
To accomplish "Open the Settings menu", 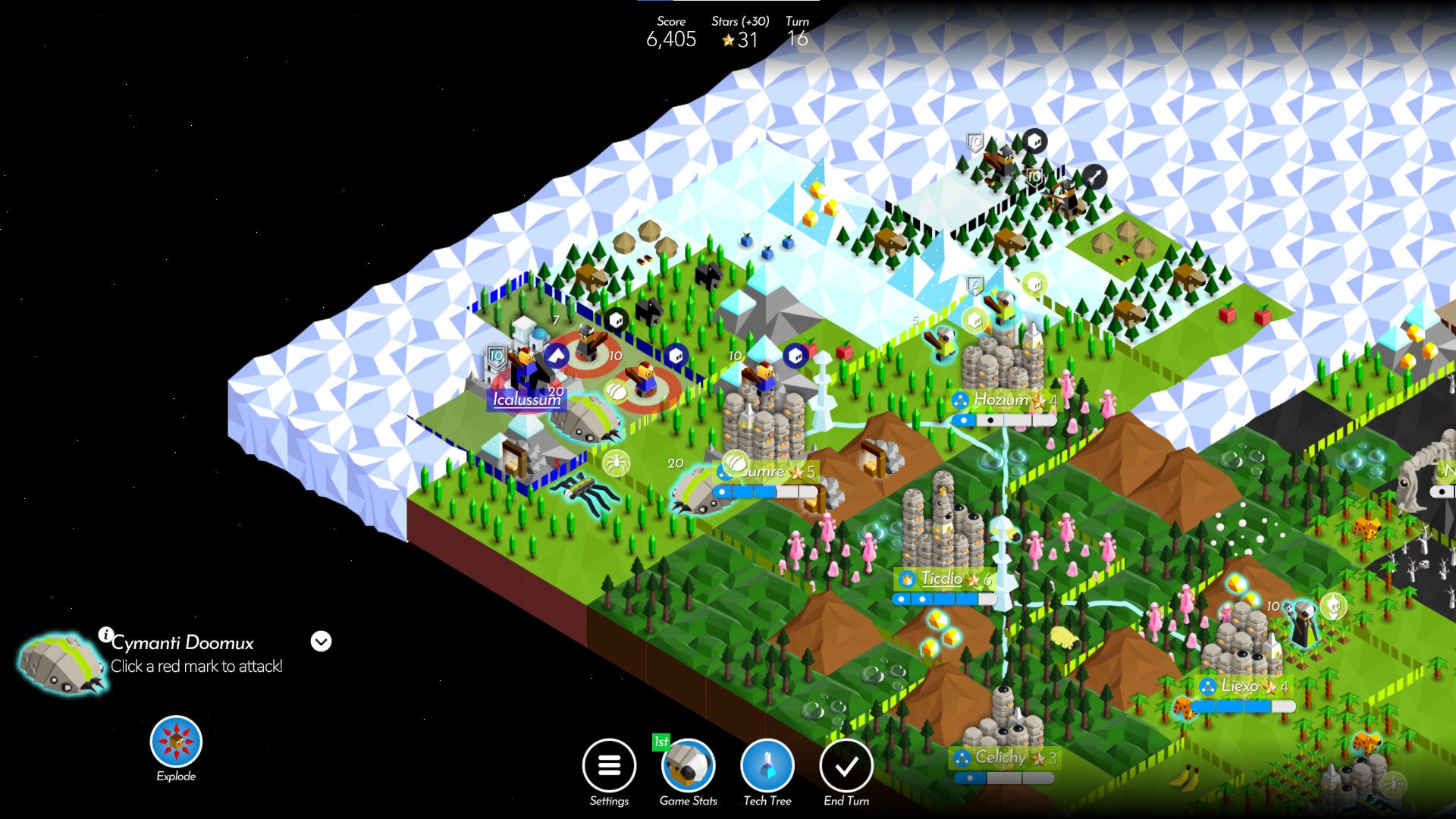I will click(x=609, y=766).
